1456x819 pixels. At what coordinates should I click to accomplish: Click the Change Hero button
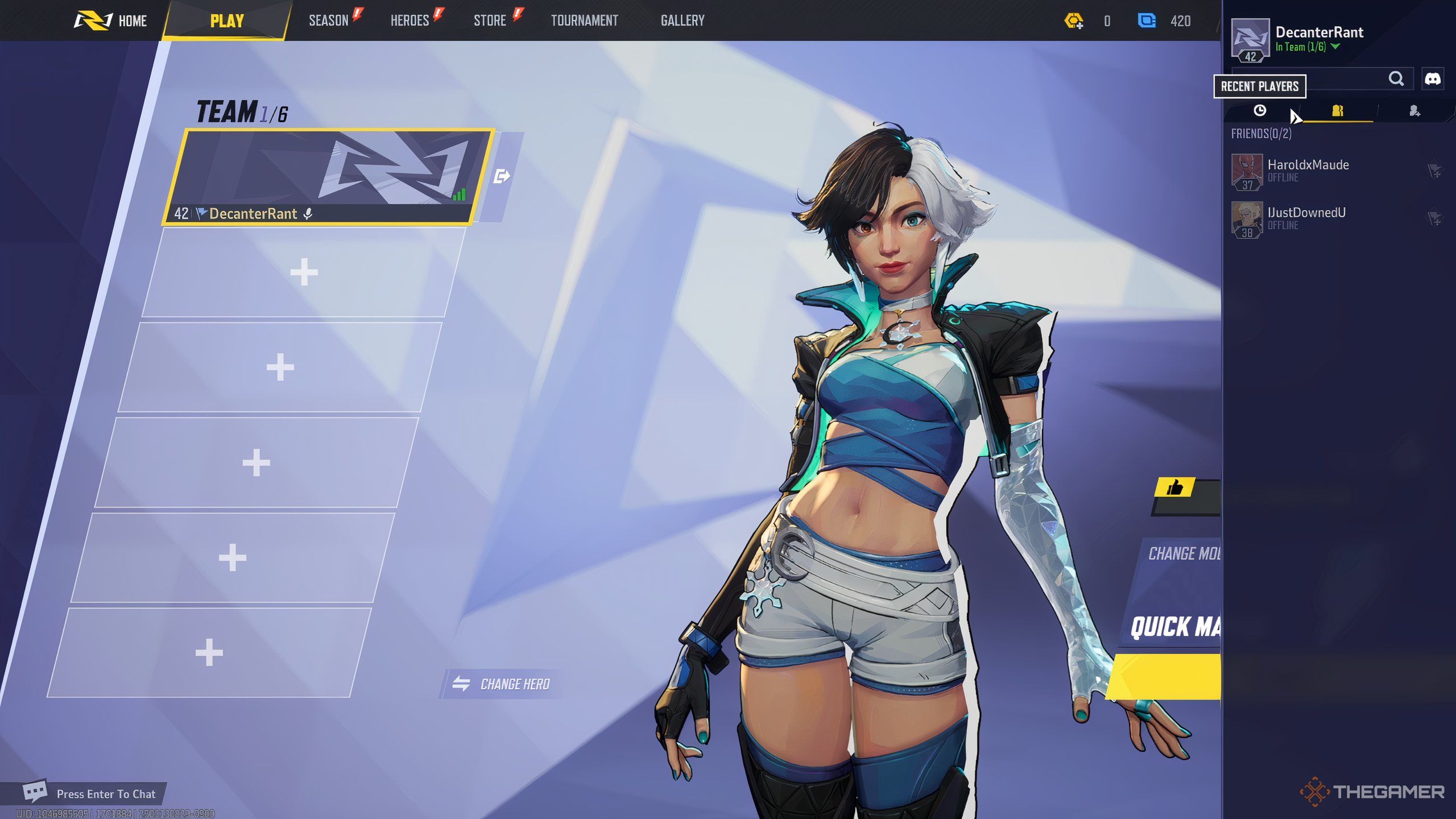tap(503, 684)
